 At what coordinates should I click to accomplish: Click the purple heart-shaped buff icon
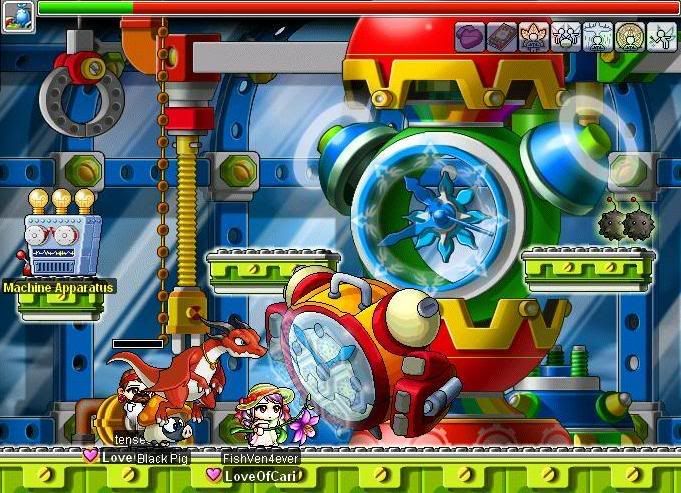pyautogui.click(x=470, y=37)
